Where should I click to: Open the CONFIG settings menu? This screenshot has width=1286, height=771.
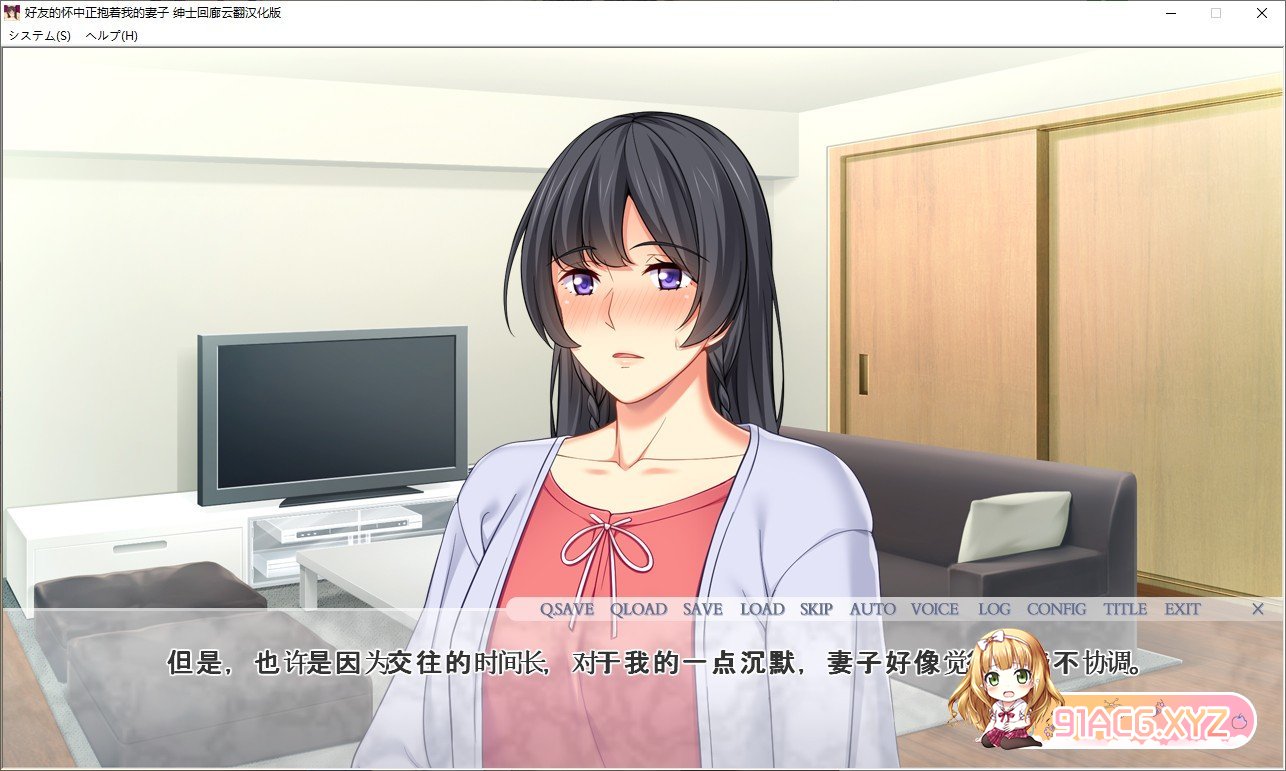[x=1058, y=609]
